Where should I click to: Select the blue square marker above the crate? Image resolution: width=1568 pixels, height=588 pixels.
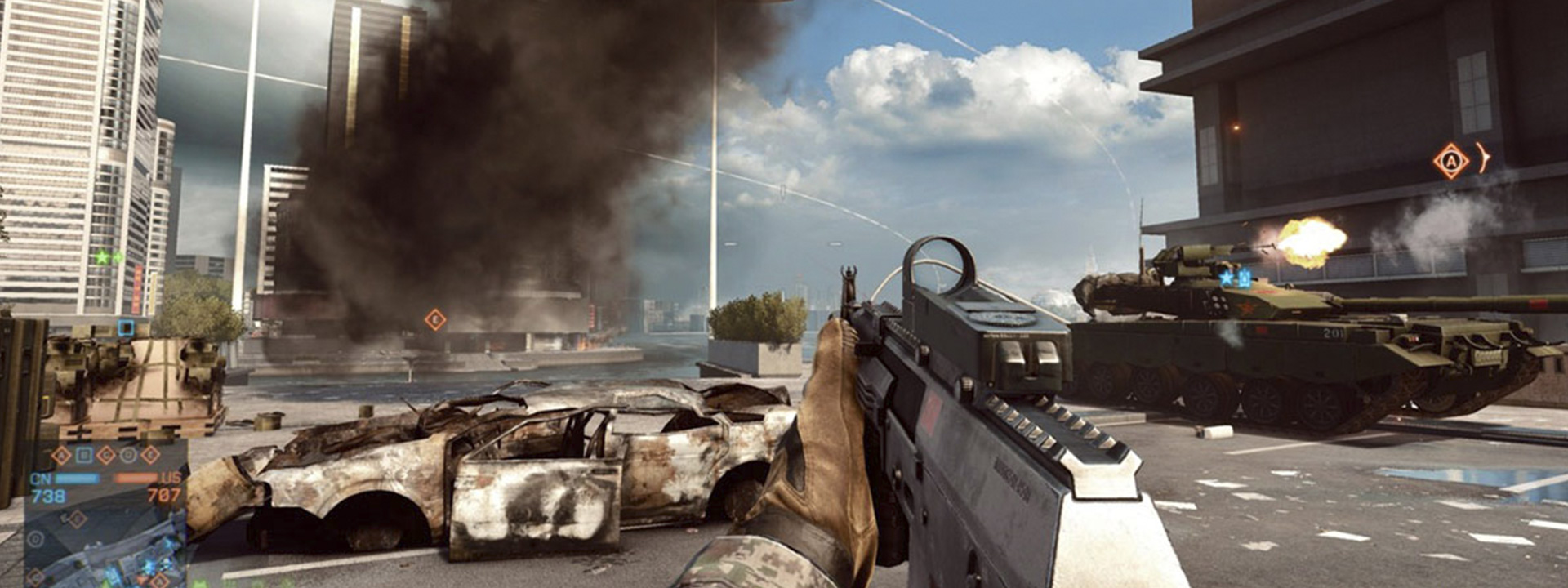(x=126, y=328)
